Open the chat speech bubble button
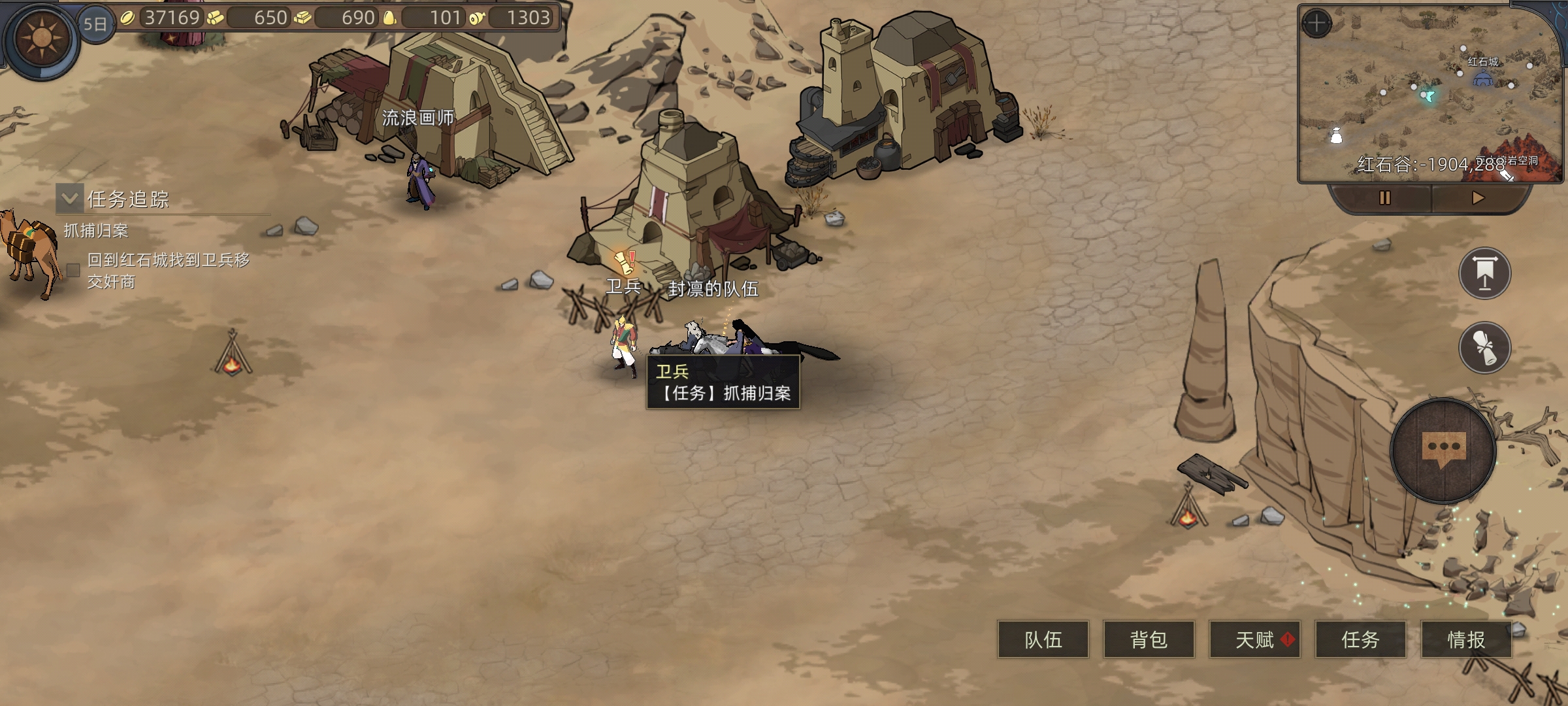1568x706 pixels. (1443, 450)
